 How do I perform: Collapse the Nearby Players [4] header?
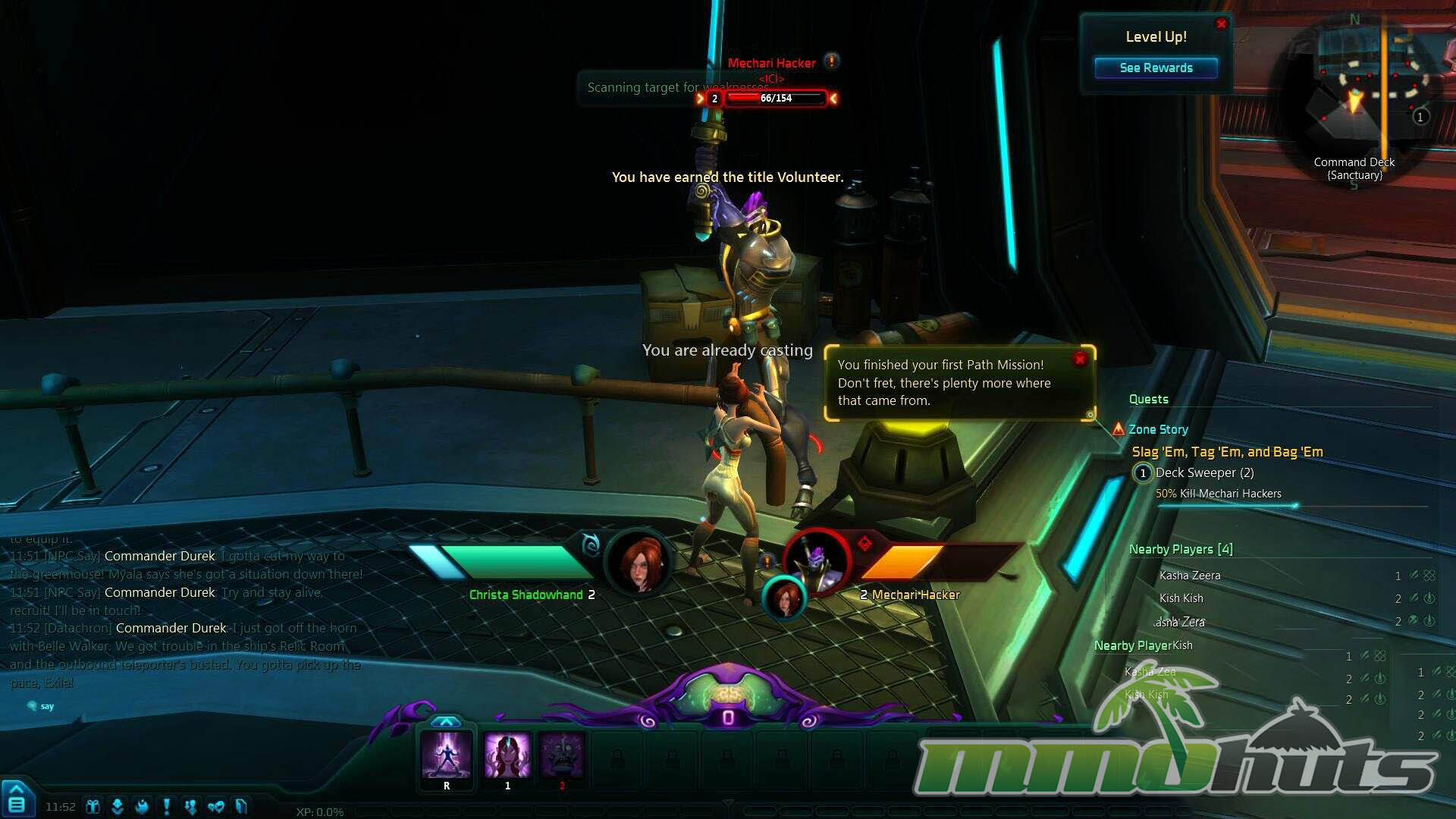click(1181, 549)
